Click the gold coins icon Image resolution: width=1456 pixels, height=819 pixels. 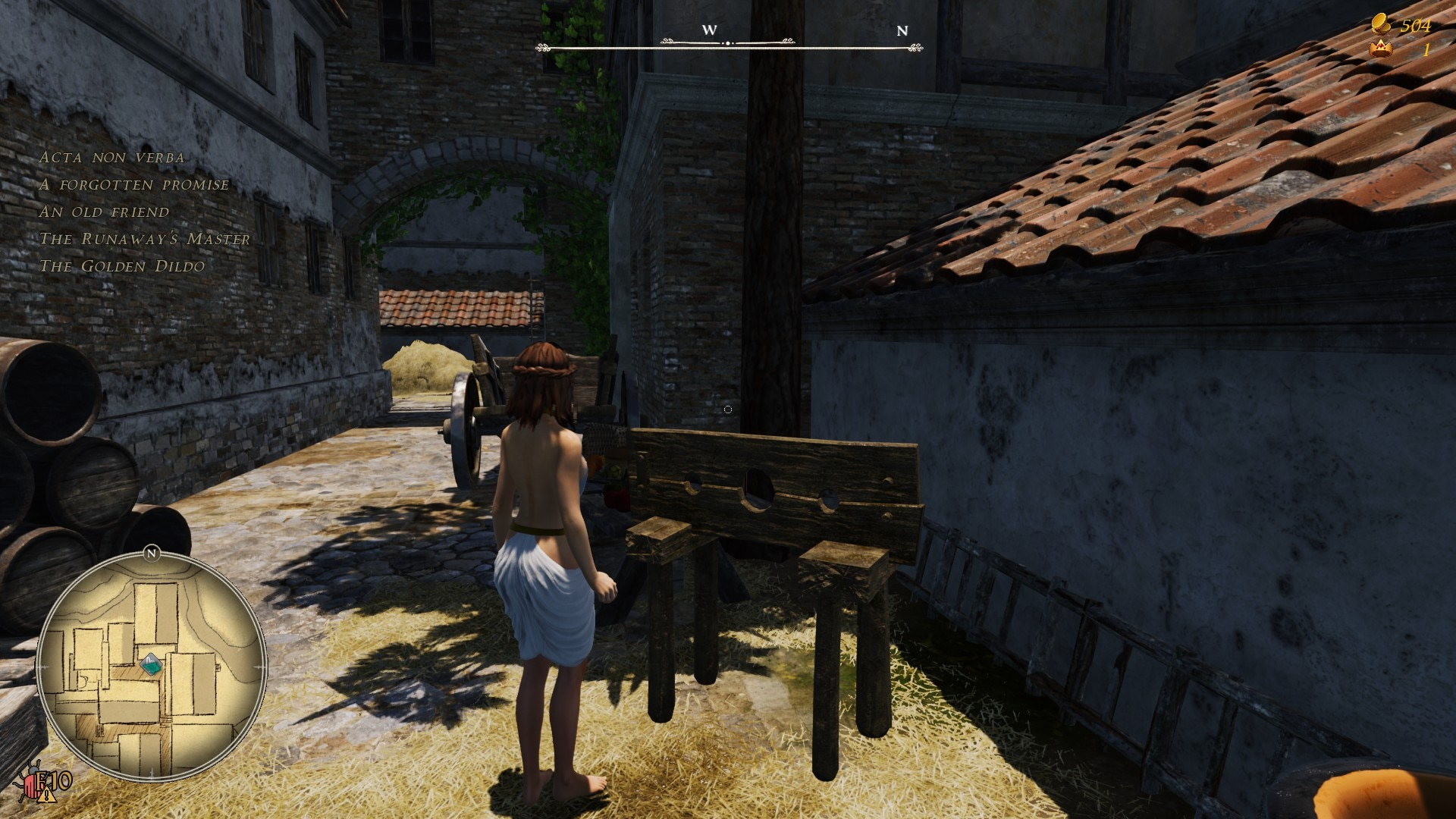click(x=1382, y=24)
